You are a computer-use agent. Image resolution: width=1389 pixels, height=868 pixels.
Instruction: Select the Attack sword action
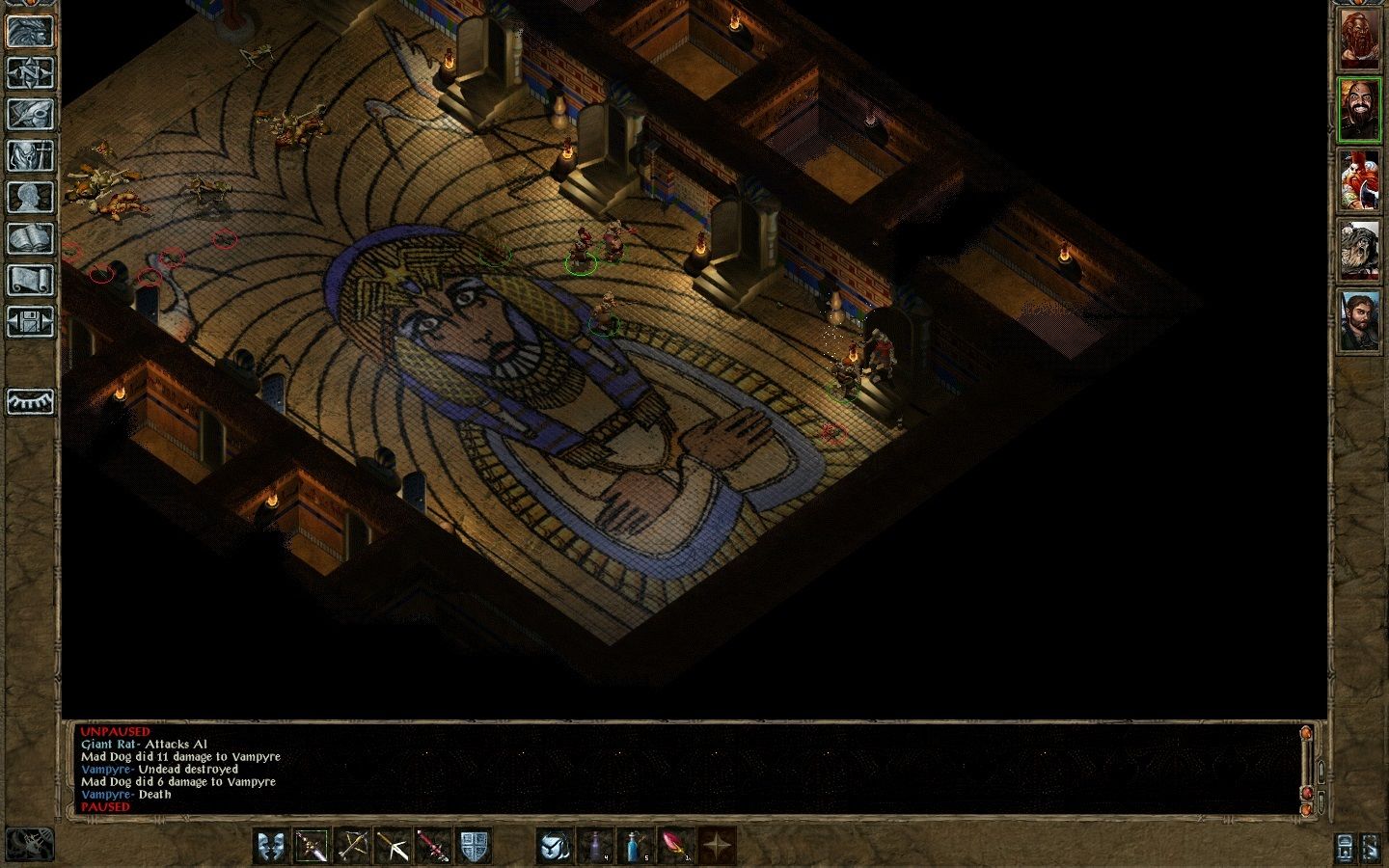pos(313,847)
